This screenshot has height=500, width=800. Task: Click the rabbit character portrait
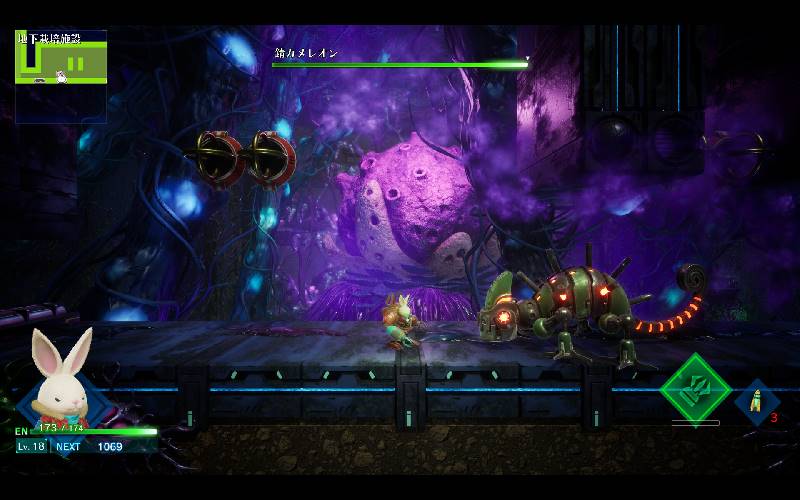point(60,375)
